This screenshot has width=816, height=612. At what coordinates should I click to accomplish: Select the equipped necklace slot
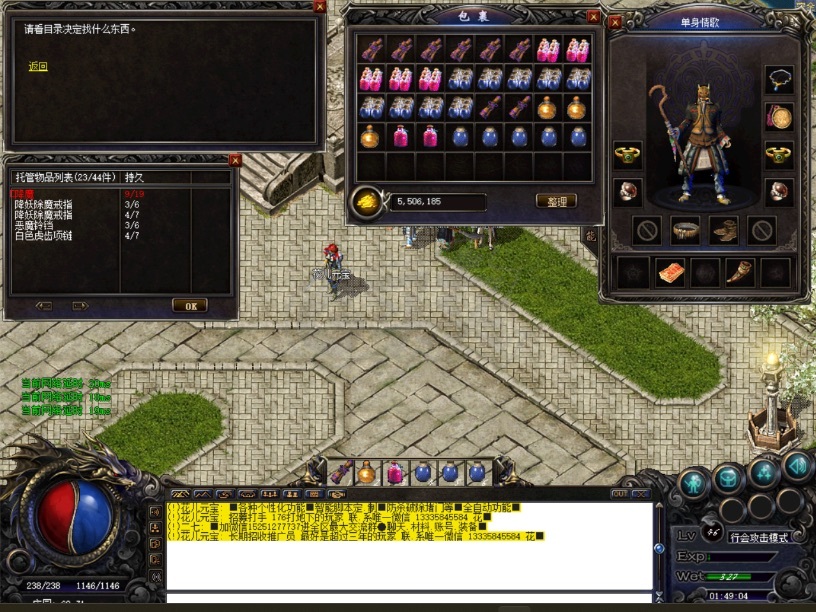pyautogui.click(x=779, y=80)
